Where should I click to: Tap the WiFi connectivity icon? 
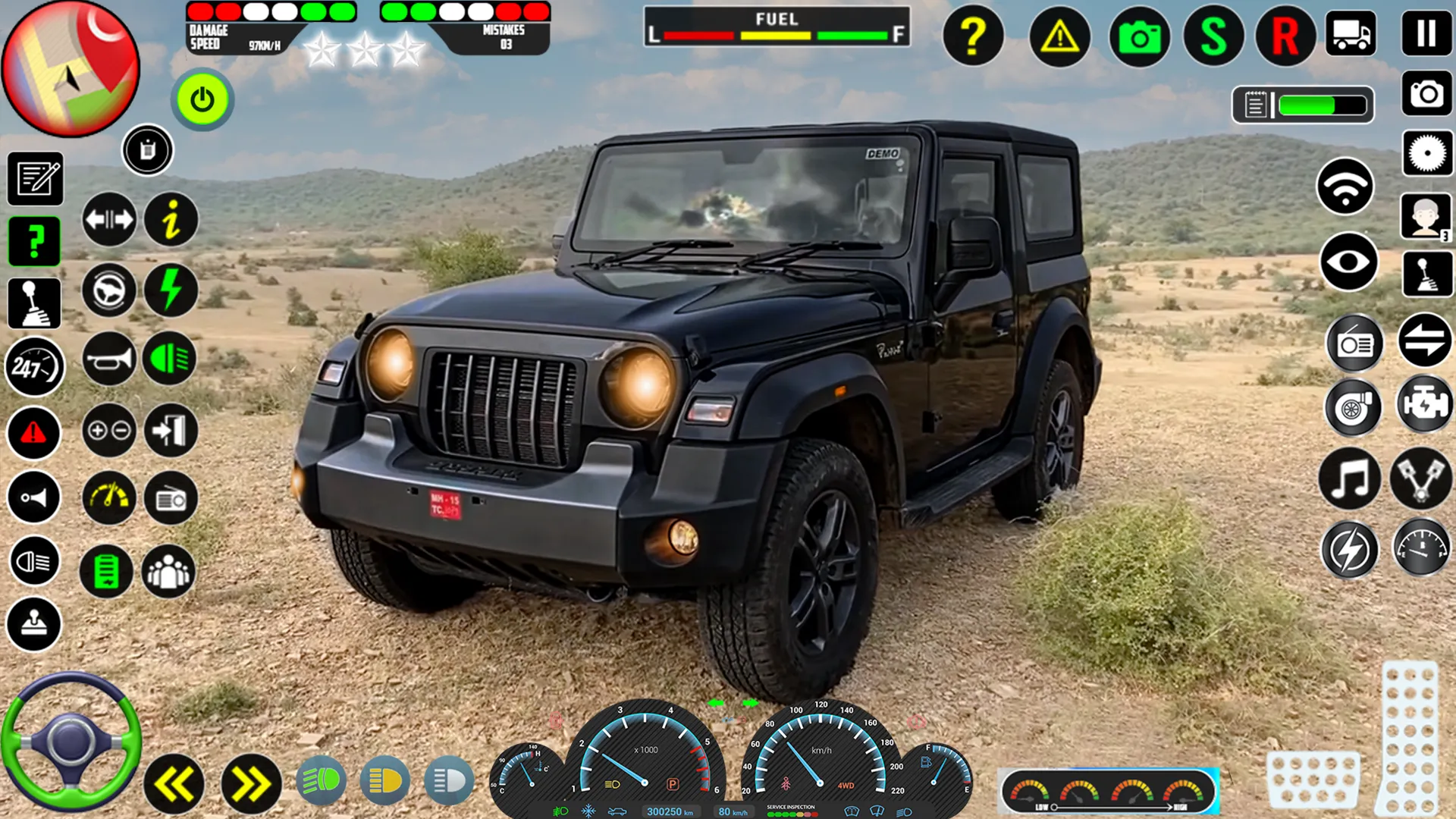click(1344, 187)
